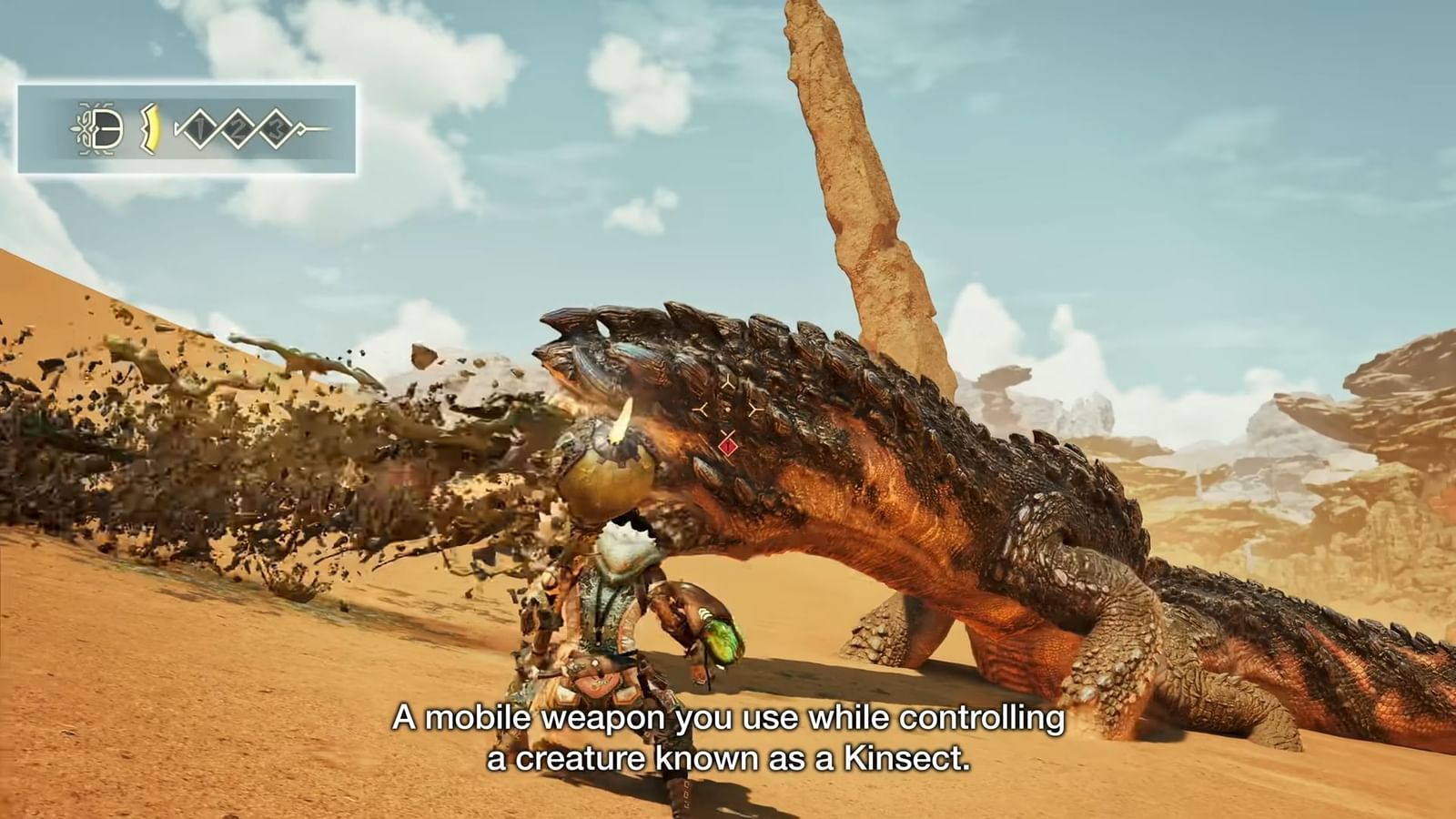Select slinger ammo slot 1
1456x819 pixels.
[200, 127]
